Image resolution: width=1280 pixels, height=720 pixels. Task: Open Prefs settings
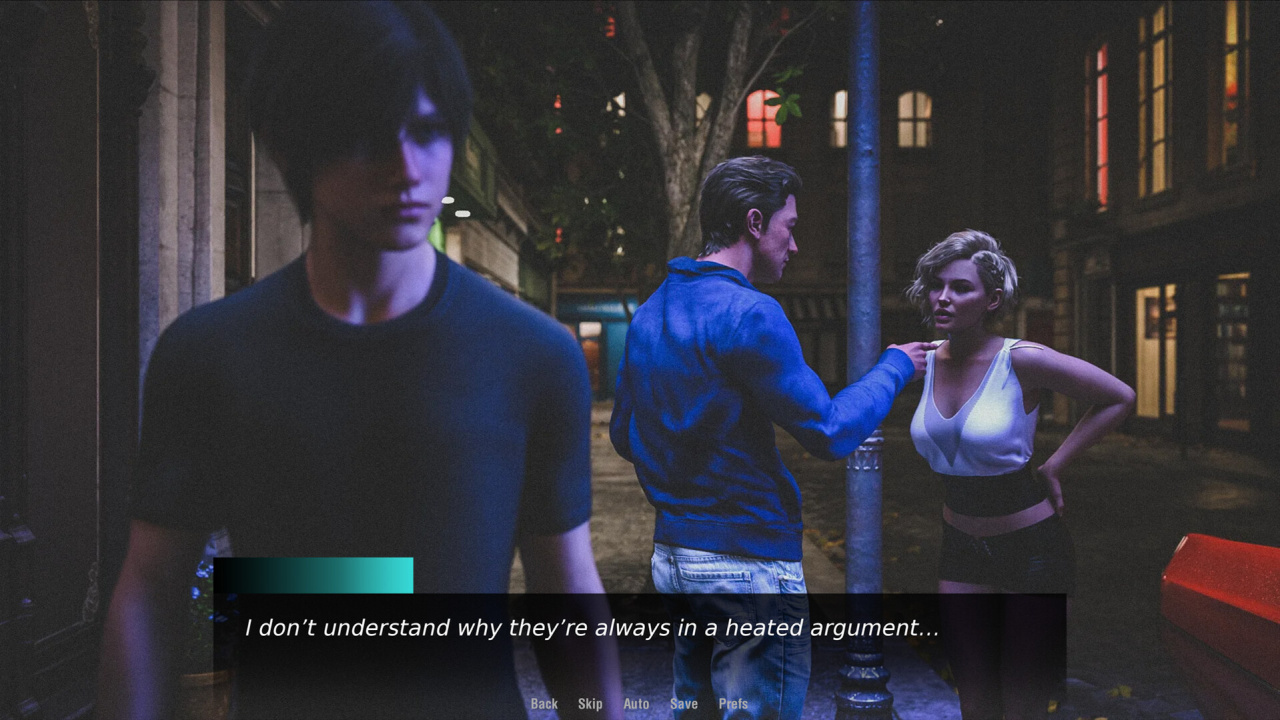733,704
